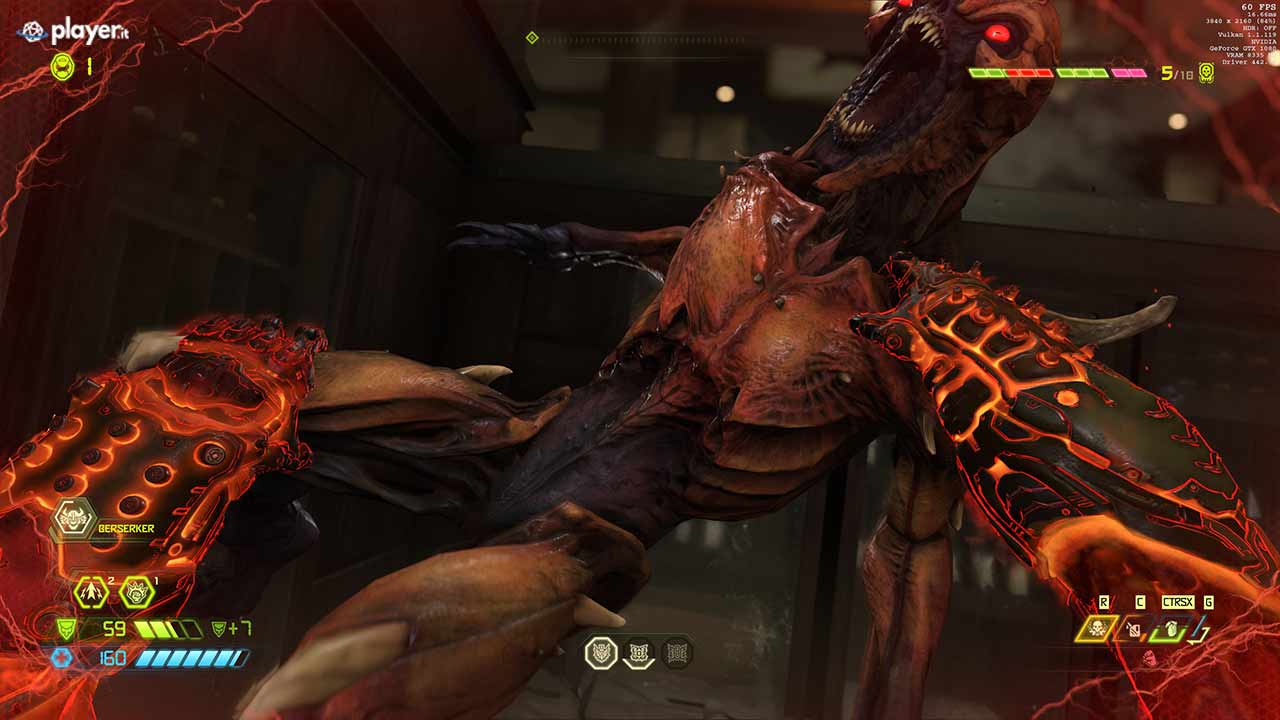Click the triple-arrow hexagon icon
Viewport: 1280px width, 720px height.
pyautogui.click(x=90, y=592)
